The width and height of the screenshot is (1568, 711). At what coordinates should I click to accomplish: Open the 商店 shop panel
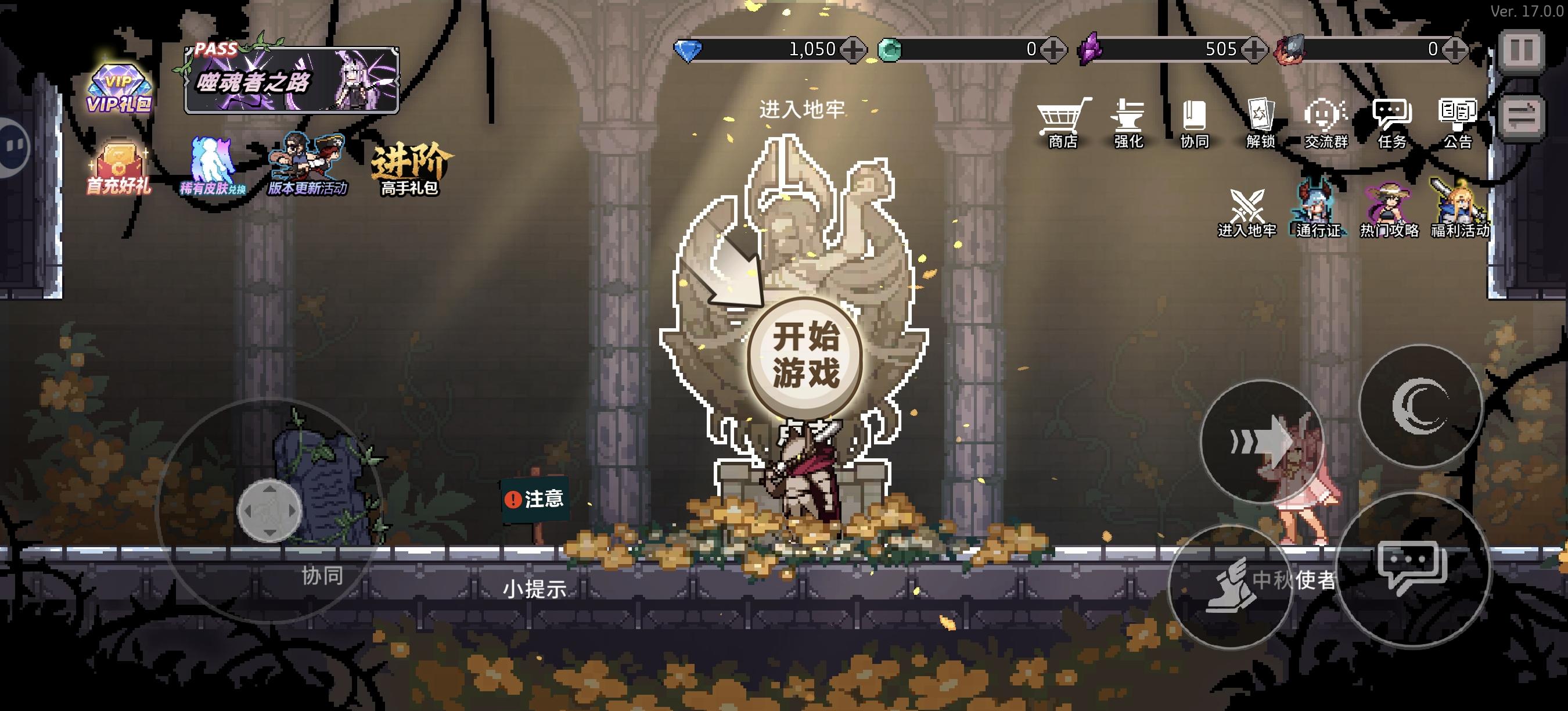pyautogui.click(x=1063, y=122)
